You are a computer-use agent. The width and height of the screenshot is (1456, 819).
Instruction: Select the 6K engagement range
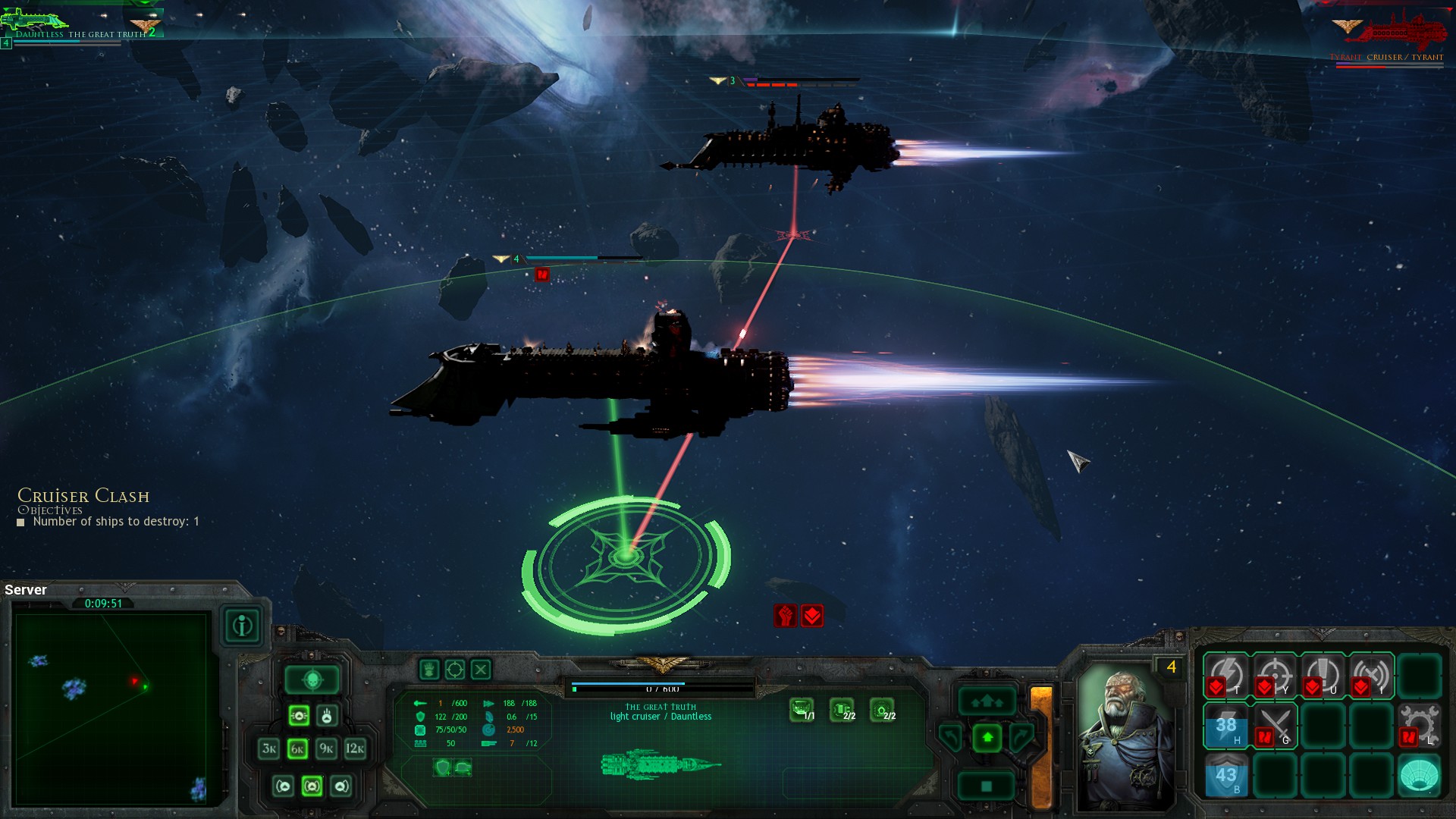pyautogui.click(x=297, y=749)
